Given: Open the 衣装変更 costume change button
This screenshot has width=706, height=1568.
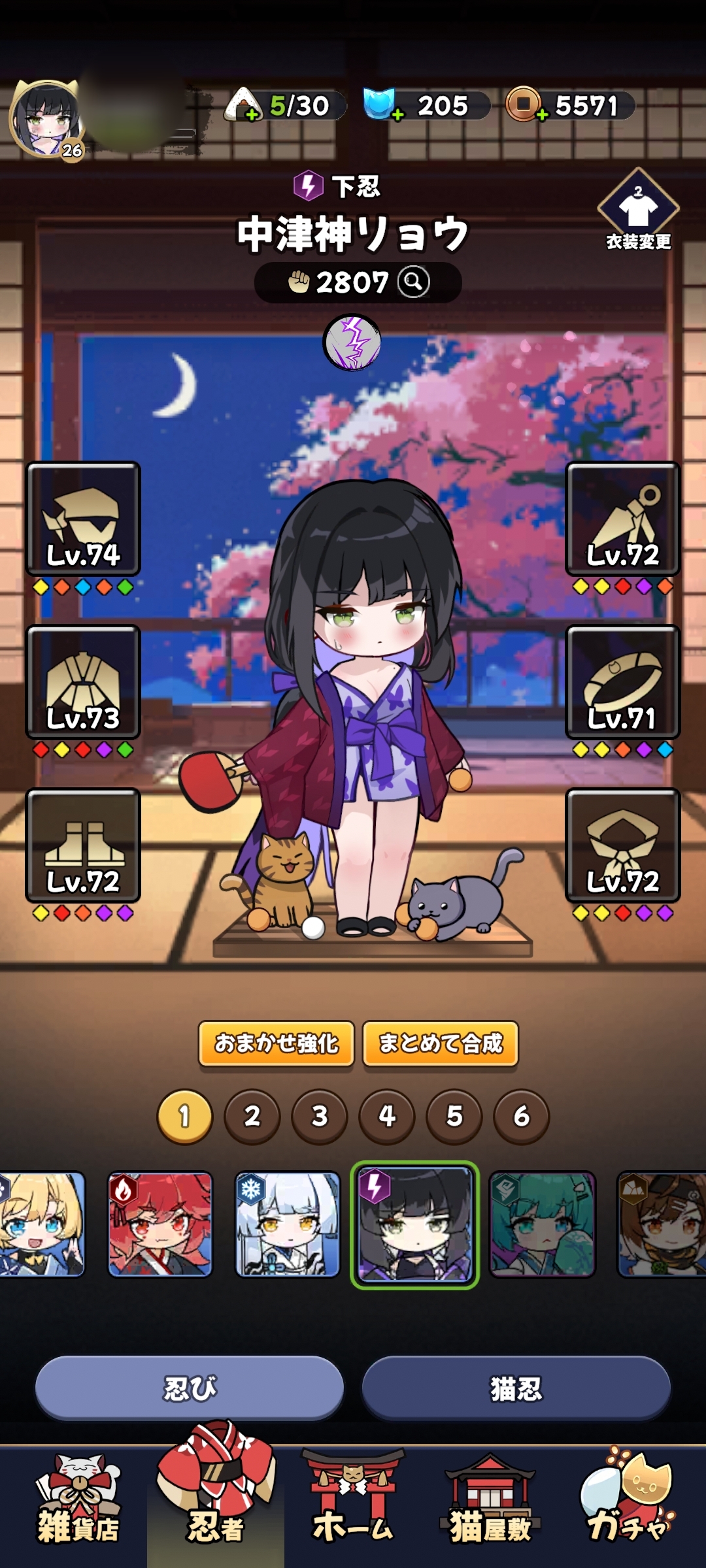Looking at the screenshot, I should tap(638, 210).
